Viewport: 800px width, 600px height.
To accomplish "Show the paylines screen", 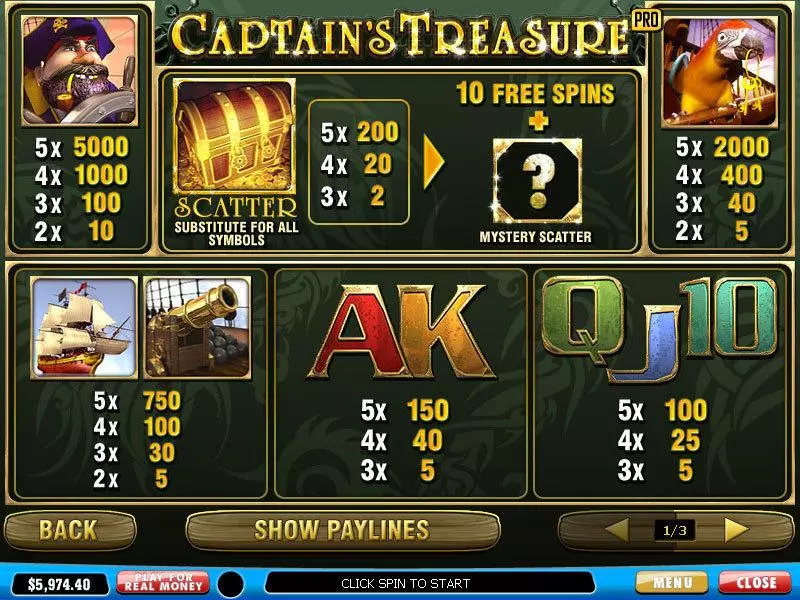I will click(x=341, y=529).
